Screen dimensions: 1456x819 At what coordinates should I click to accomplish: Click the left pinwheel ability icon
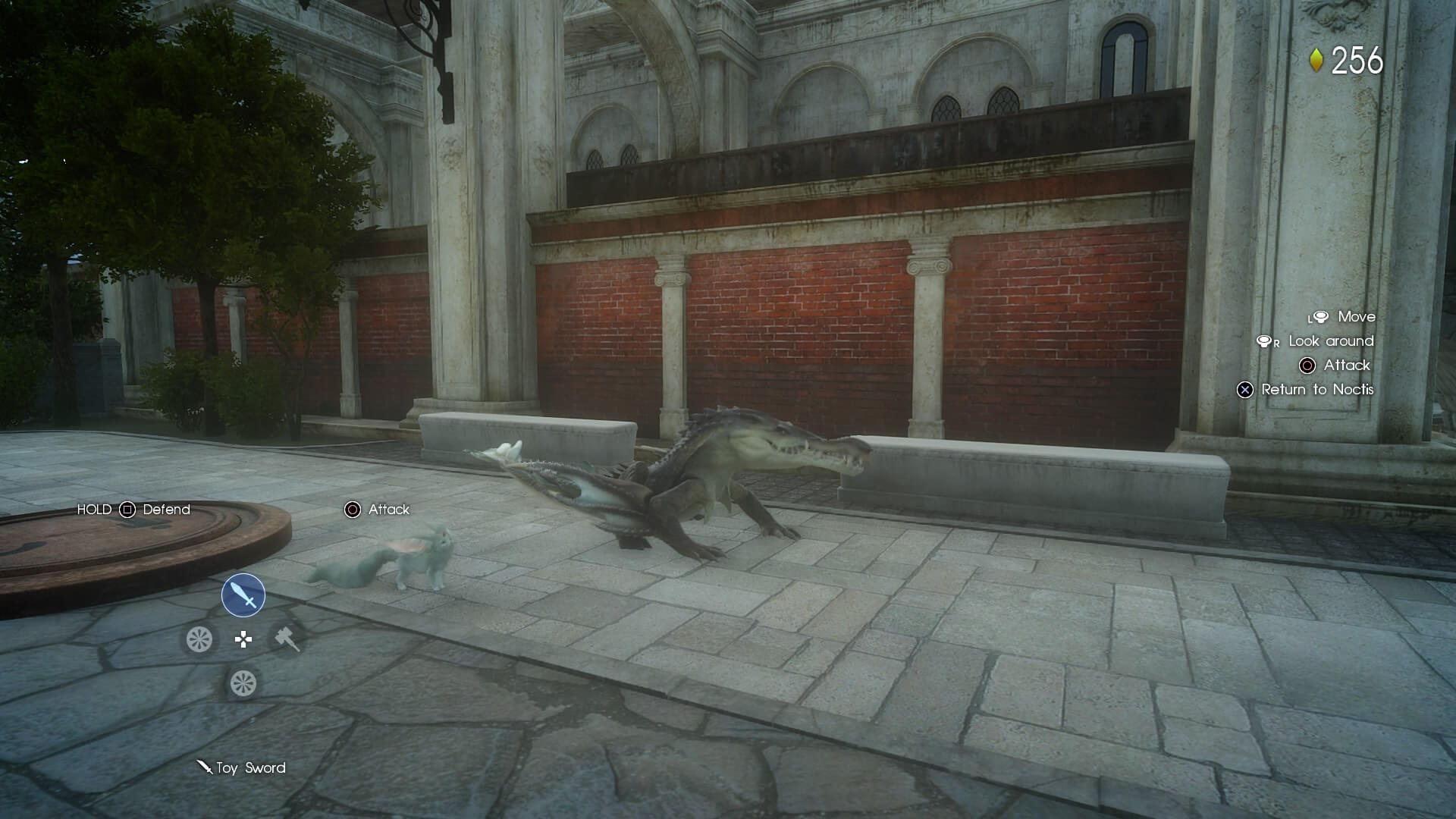click(x=199, y=639)
